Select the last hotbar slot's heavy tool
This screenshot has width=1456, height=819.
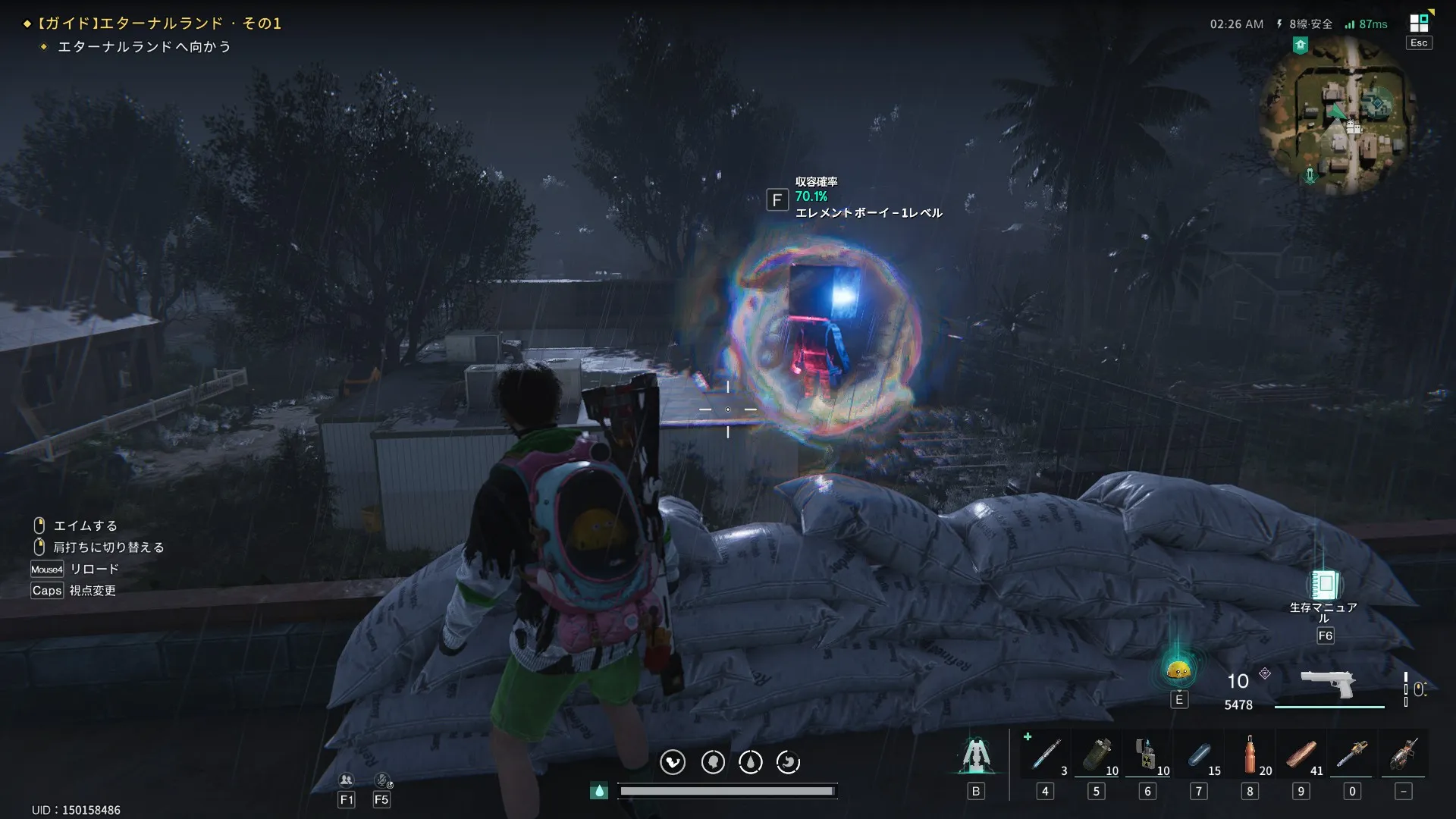(1404, 755)
